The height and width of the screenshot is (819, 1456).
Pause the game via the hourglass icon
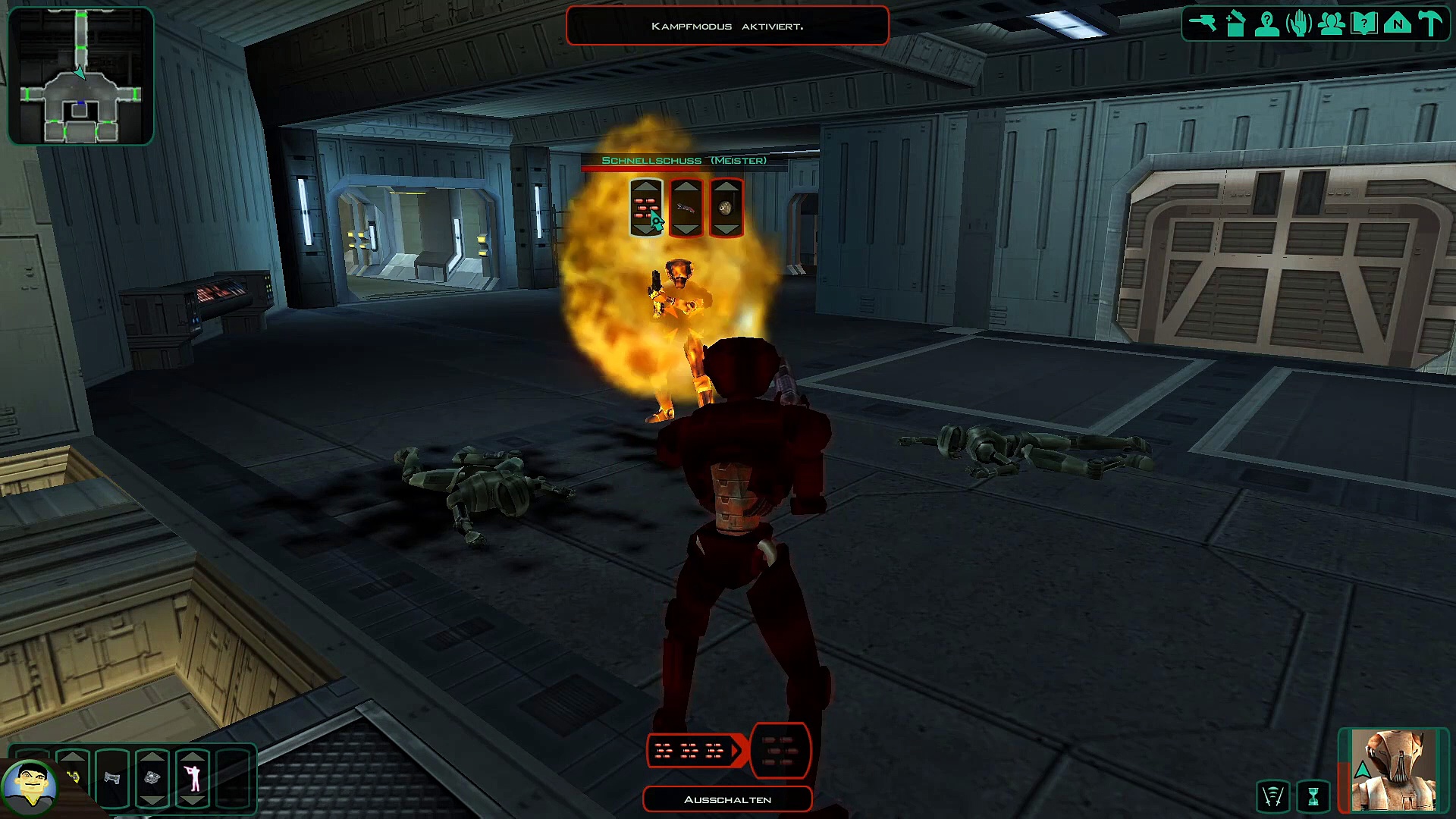(1313, 796)
